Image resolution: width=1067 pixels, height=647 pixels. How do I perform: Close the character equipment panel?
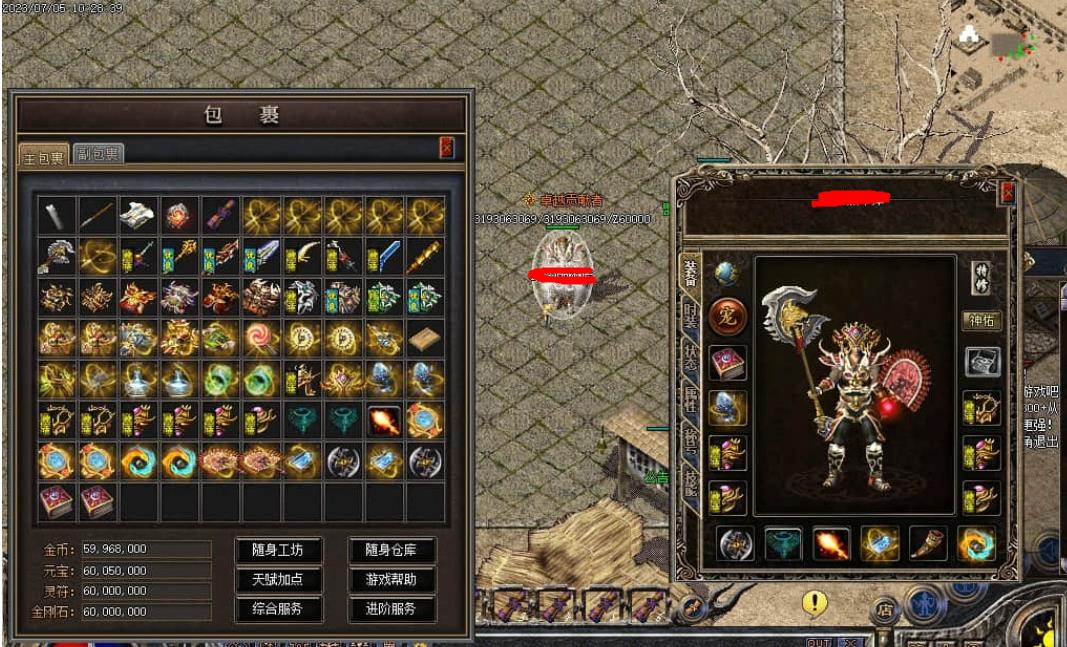pyautogui.click(x=1007, y=193)
